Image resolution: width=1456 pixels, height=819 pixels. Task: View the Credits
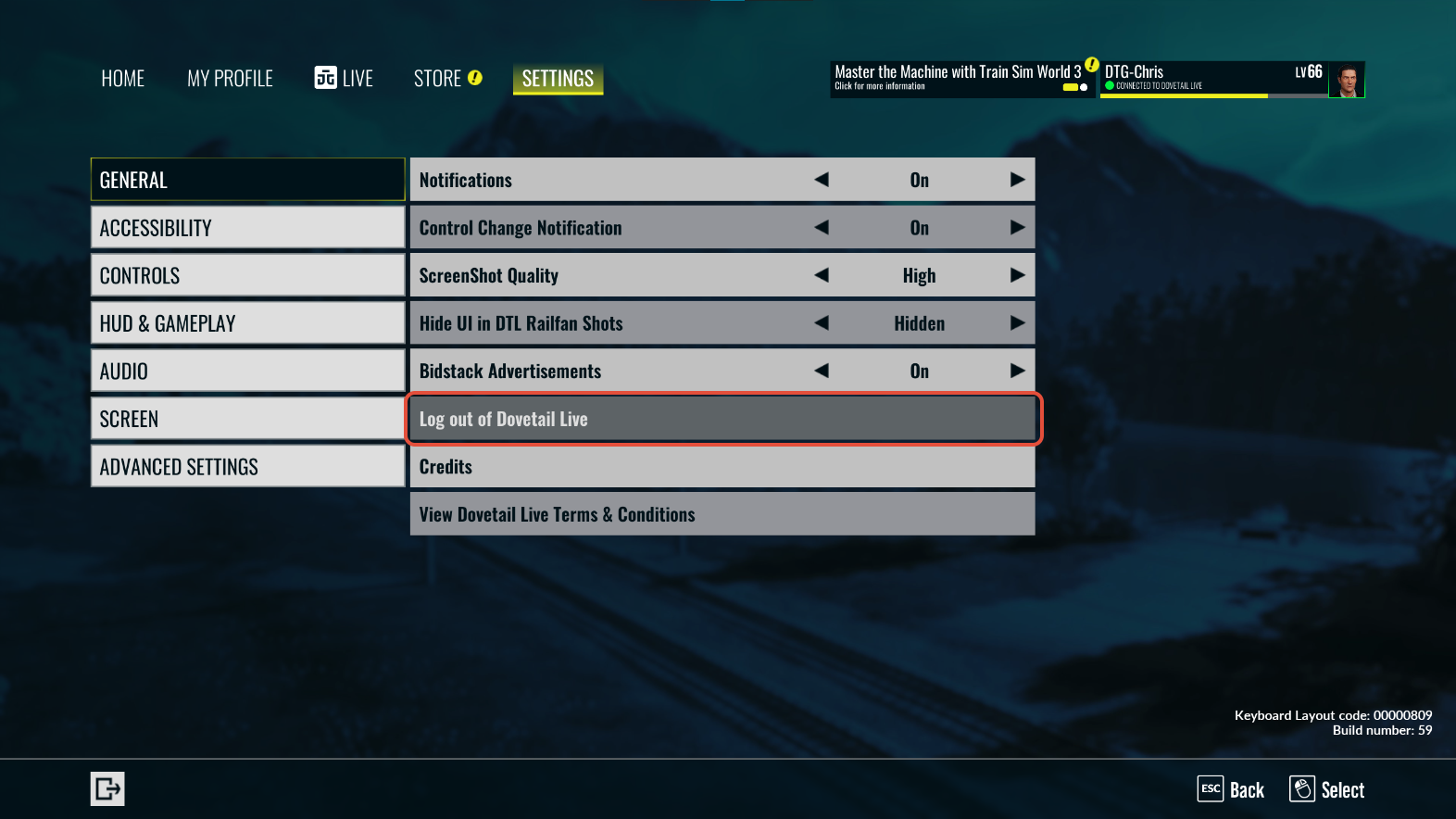click(x=722, y=467)
